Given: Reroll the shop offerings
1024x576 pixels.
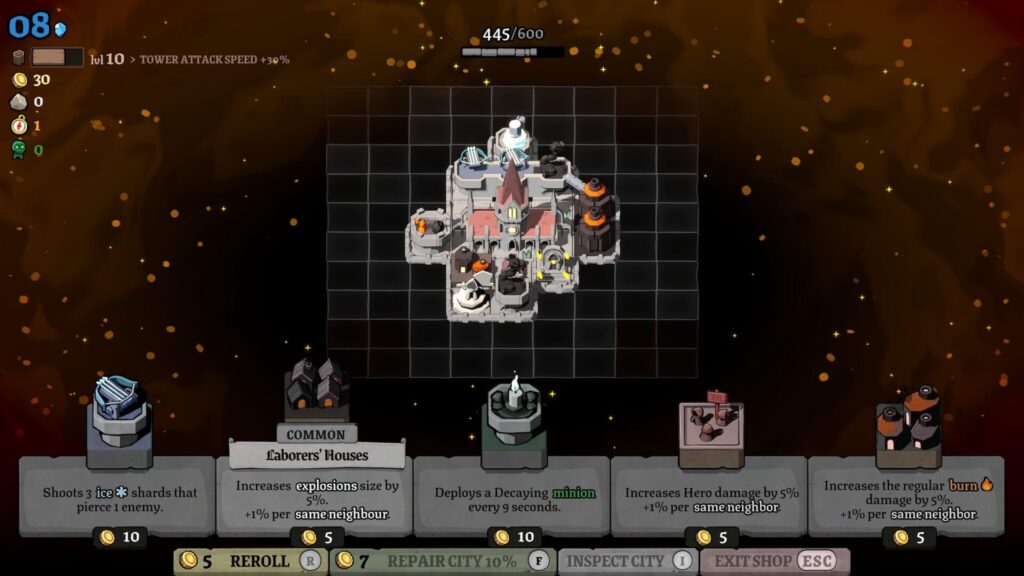Looking at the screenshot, I should tap(250, 561).
